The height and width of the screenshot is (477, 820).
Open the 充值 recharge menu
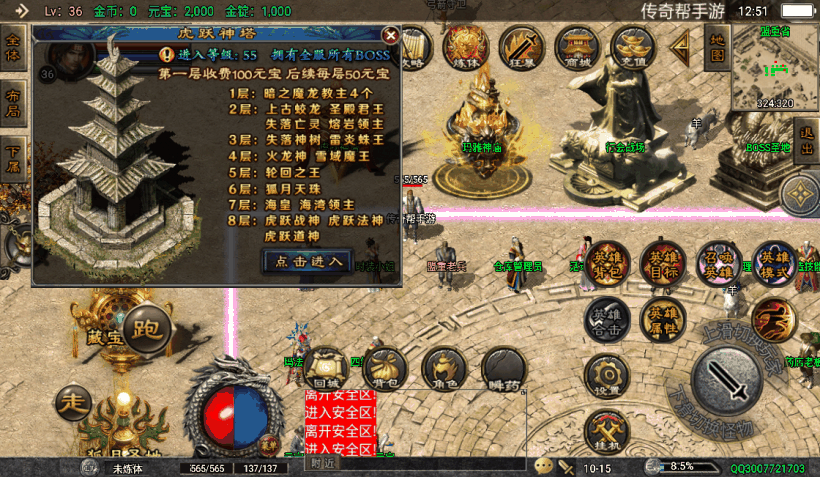pyautogui.click(x=633, y=46)
